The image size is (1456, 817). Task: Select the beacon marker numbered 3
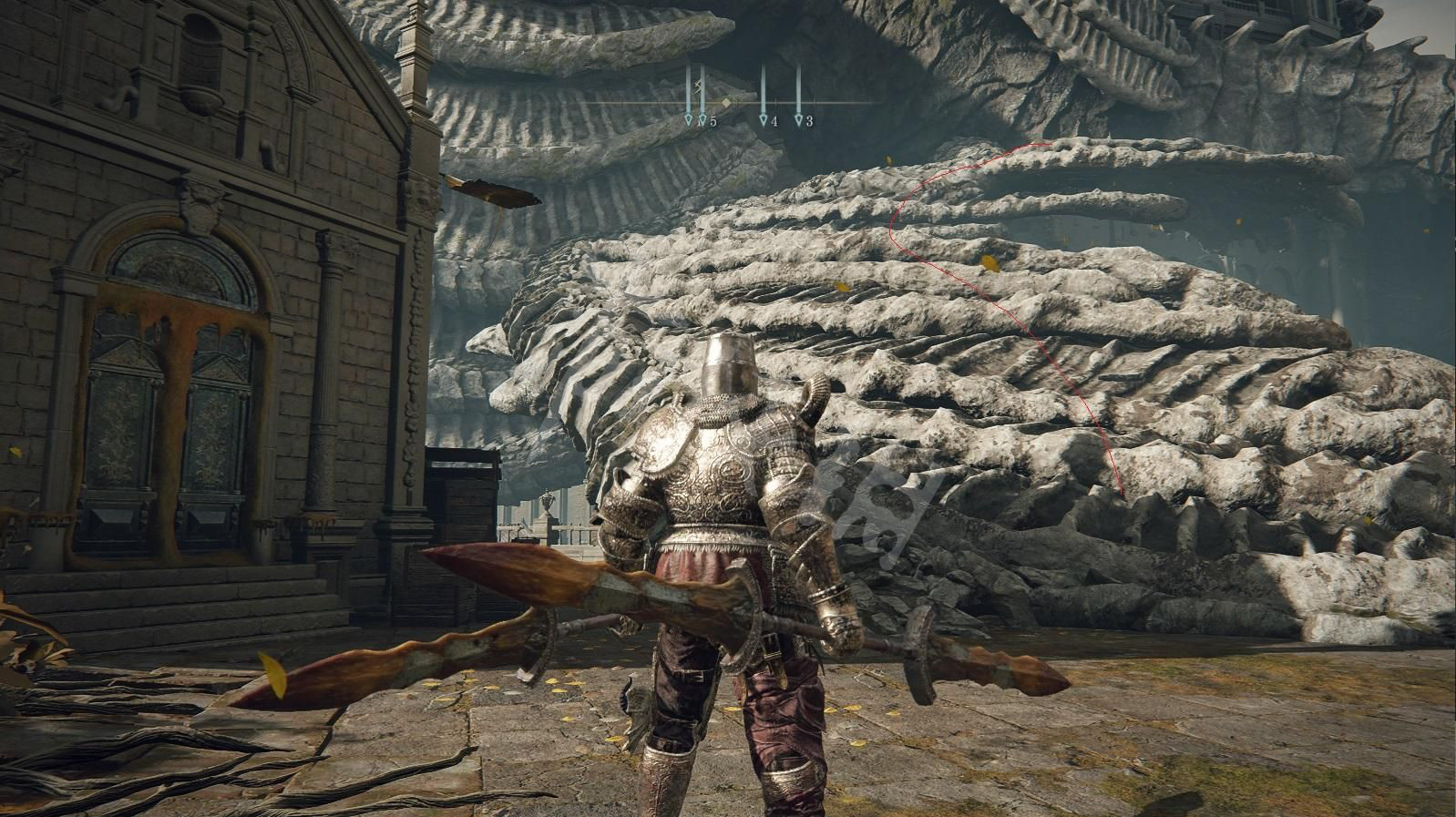798,119
